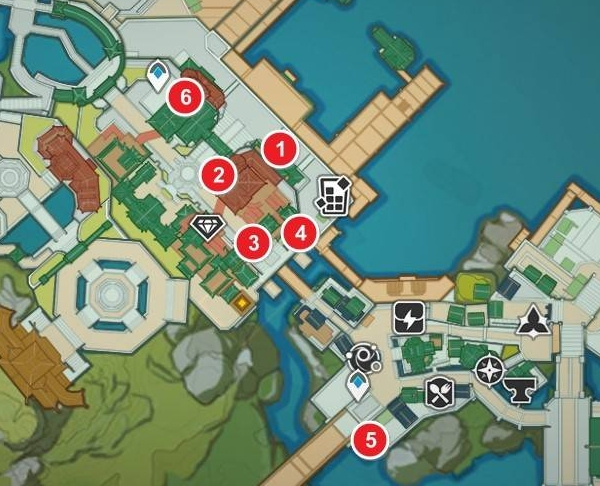Click the golden diamond quest marker
The height and width of the screenshot is (486, 600).
click(241, 299)
